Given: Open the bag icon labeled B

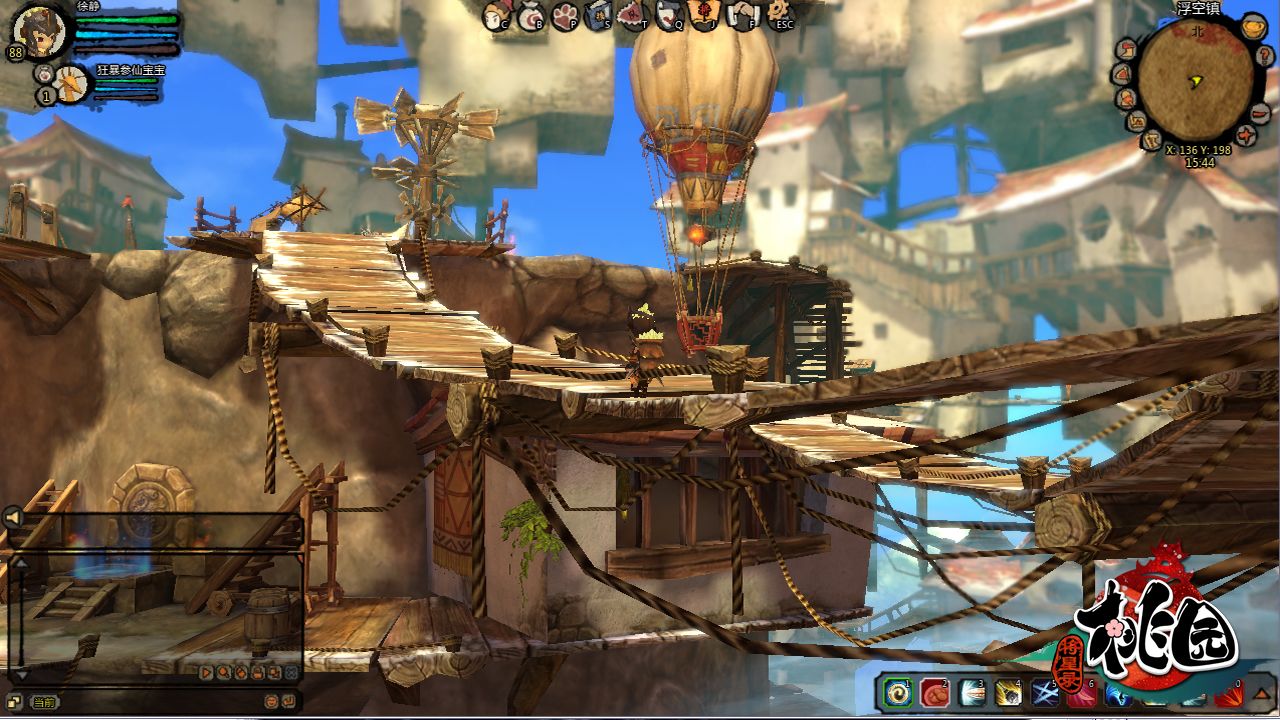Looking at the screenshot, I should (530, 15).
